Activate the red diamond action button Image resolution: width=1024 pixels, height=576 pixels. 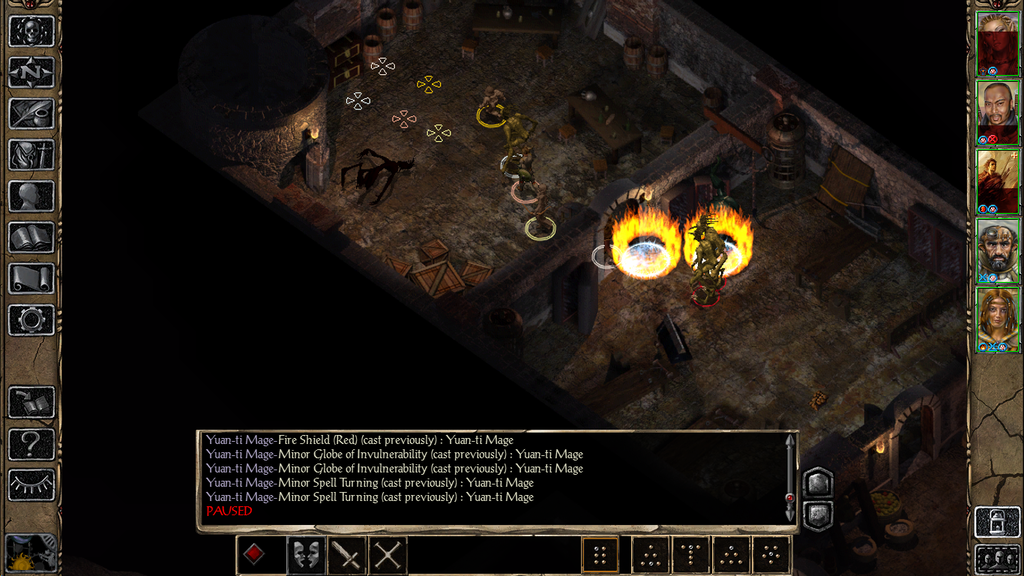(255, 555)
